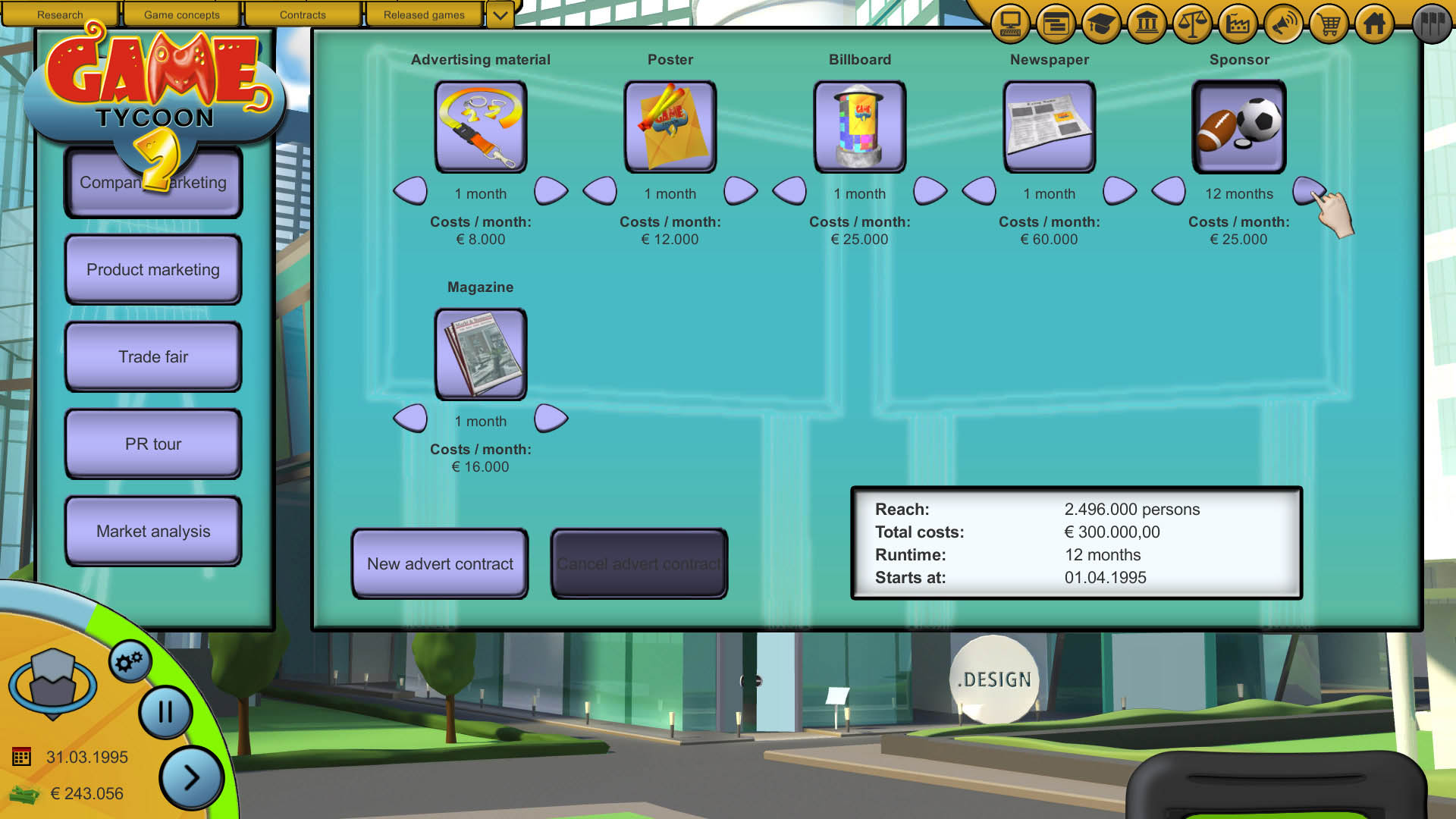Image resolution: width=1456 pixels, height=819 pixels.
Task: Open research via the graduation cap icon
Action: pos(1101,24)
